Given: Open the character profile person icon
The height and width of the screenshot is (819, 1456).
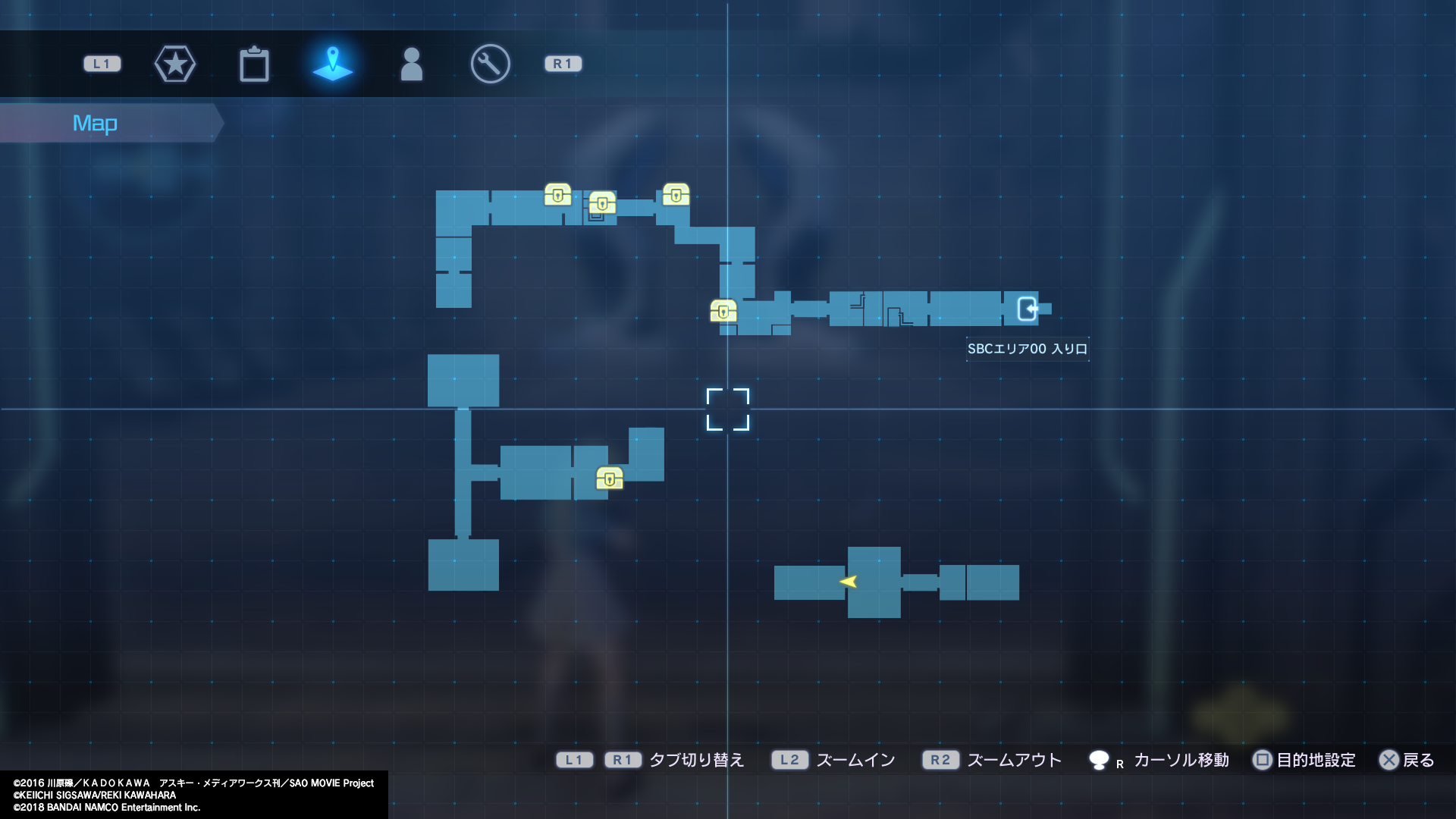Looking at the screenshot, I should click(412, 64).
